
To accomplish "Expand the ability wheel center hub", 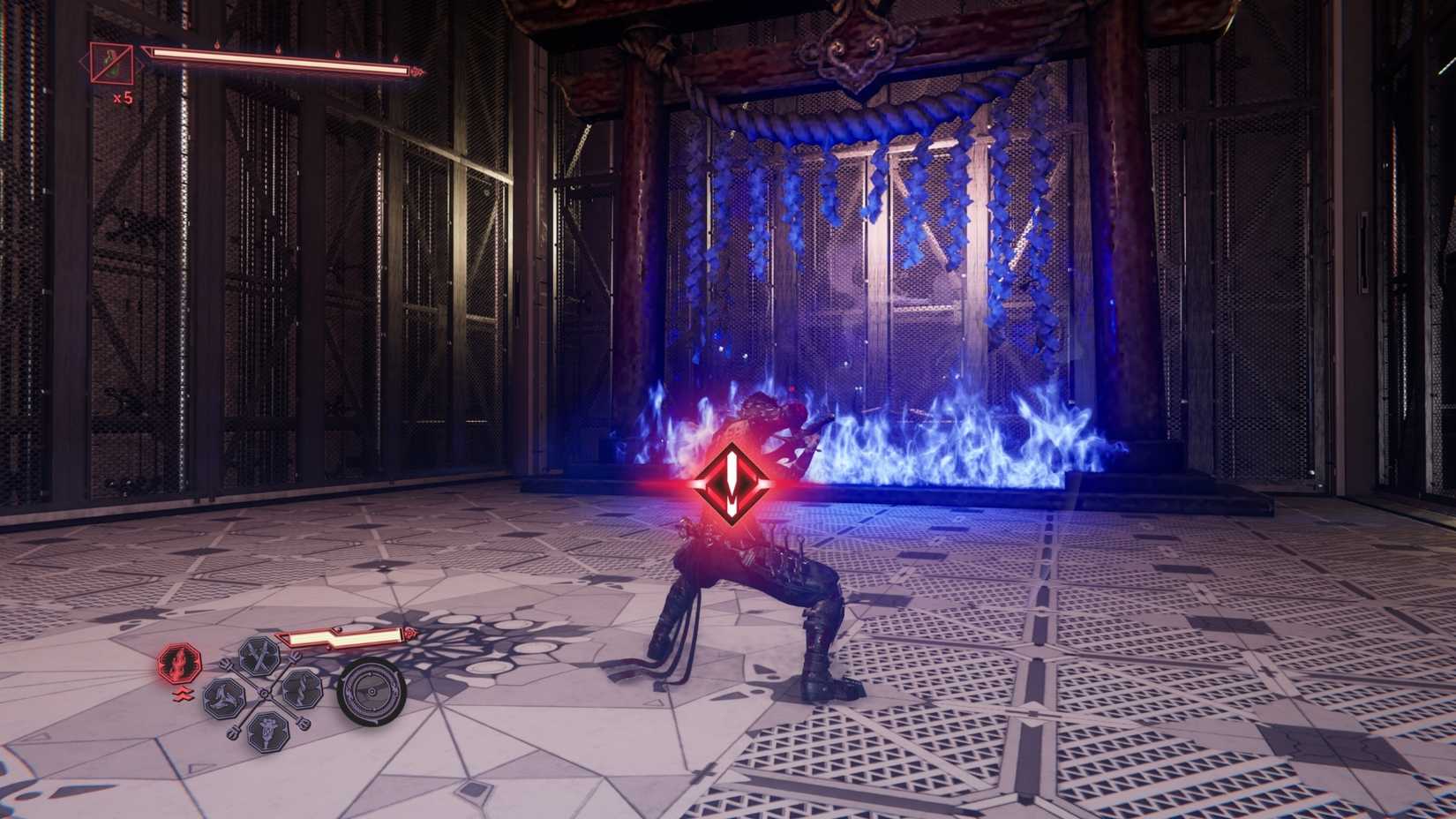I will [263, 693].
